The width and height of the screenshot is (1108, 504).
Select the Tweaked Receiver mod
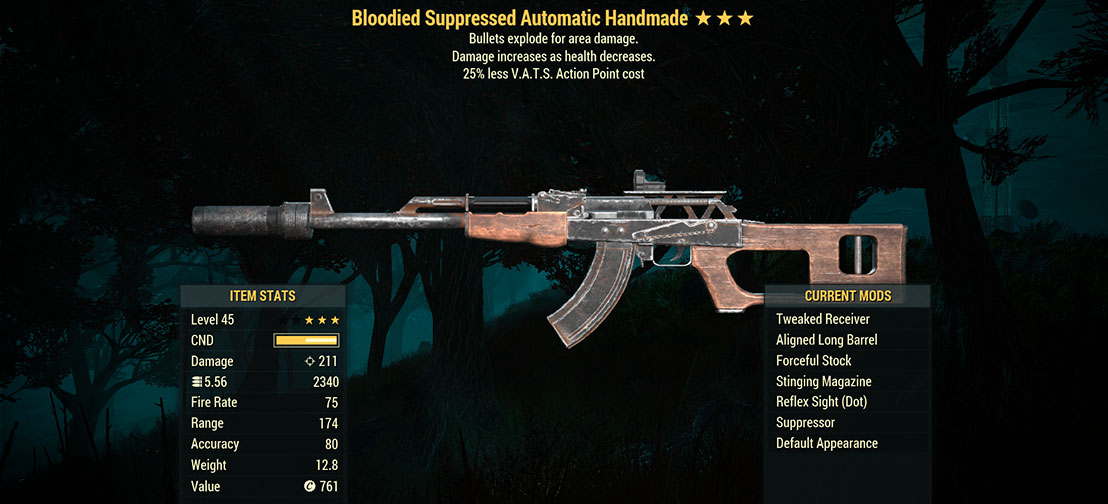click(822, 319)
